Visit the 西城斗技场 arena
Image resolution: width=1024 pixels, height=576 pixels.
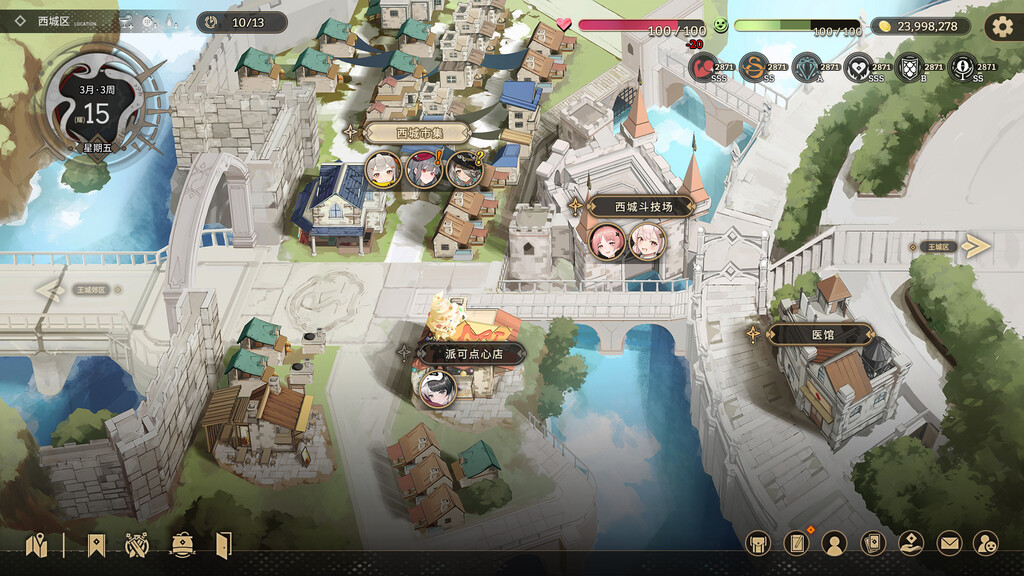(640, 207)
